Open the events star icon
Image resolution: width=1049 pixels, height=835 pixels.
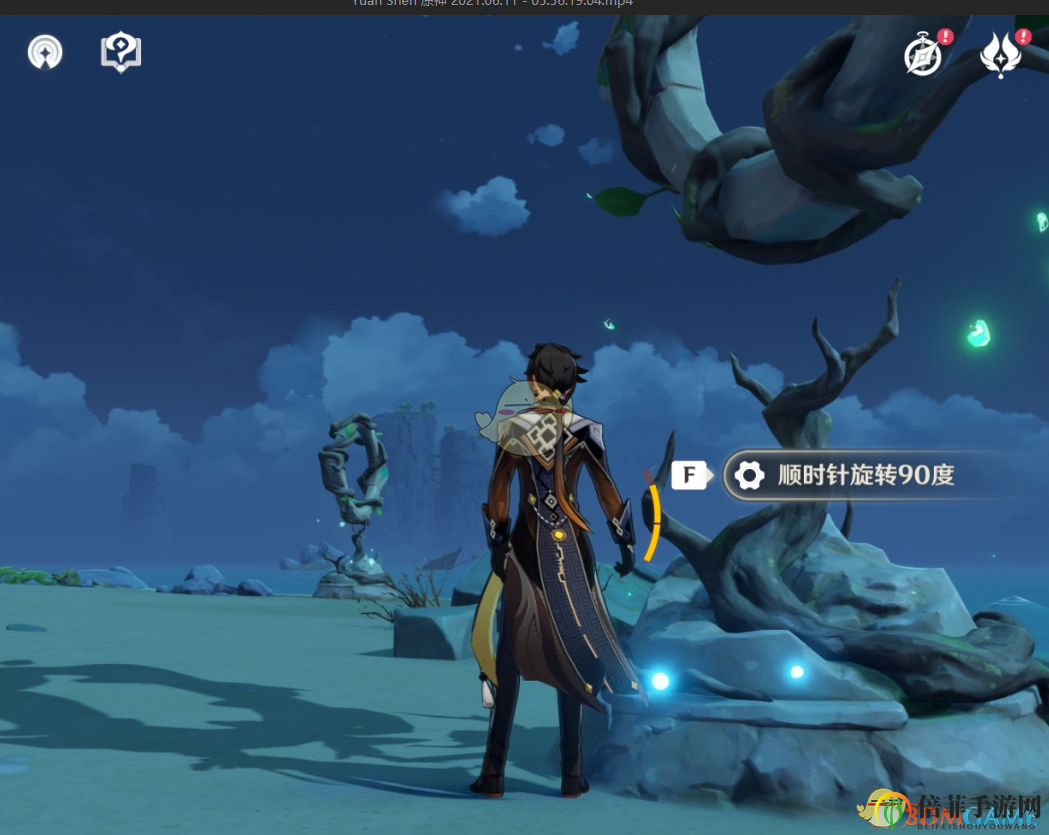[999, 56]
